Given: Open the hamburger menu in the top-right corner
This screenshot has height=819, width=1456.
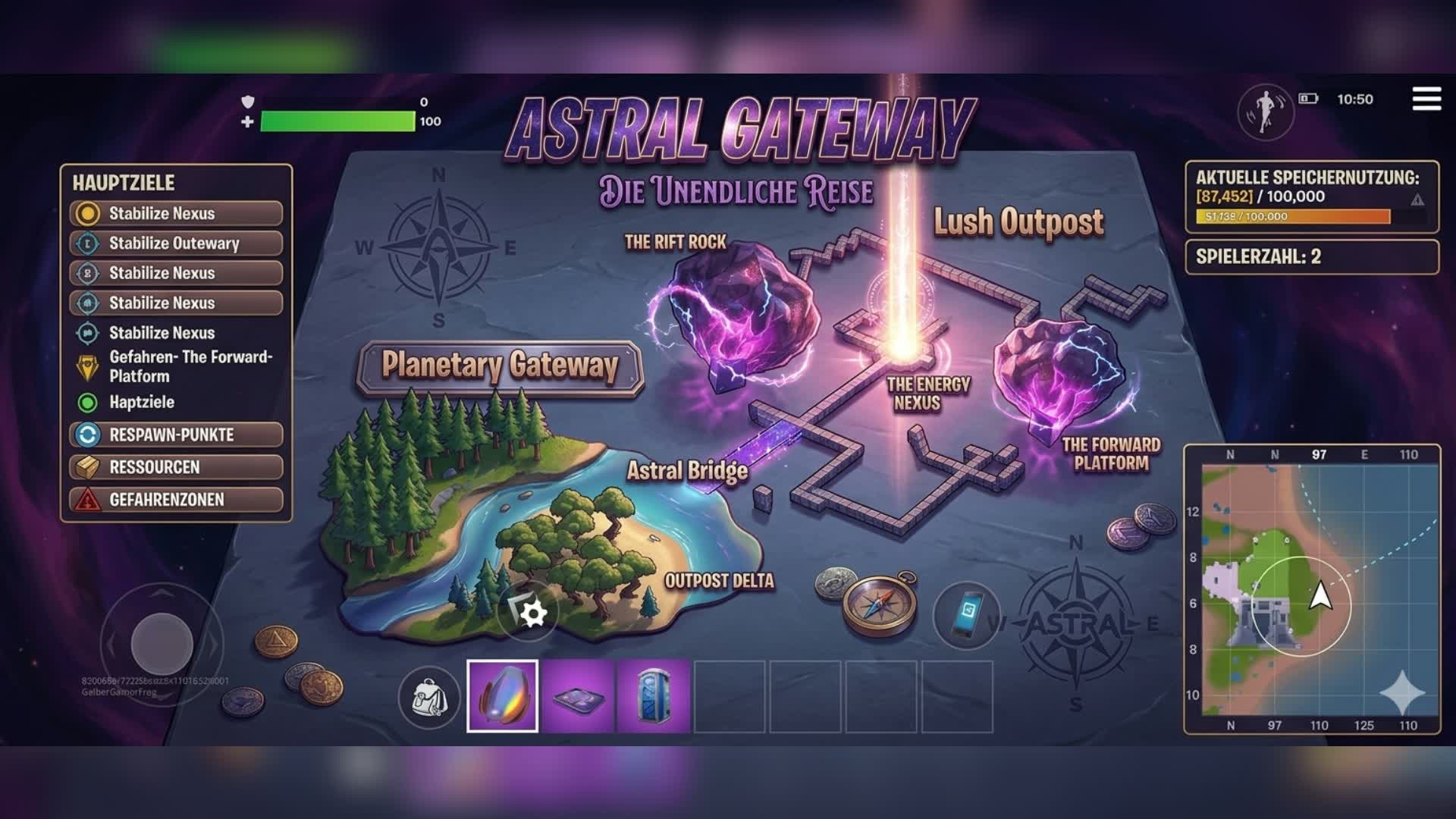Looking at the screenshot, I should click(x=1429, y=97).
